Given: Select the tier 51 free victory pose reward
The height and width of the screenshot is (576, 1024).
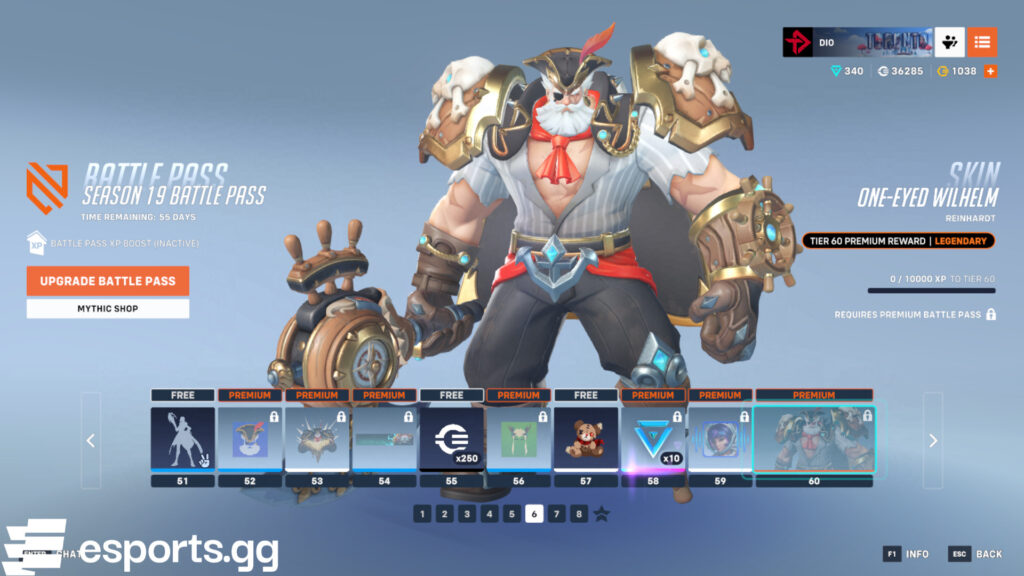Looking at the screenshot, I should click(x=182, y=438).
